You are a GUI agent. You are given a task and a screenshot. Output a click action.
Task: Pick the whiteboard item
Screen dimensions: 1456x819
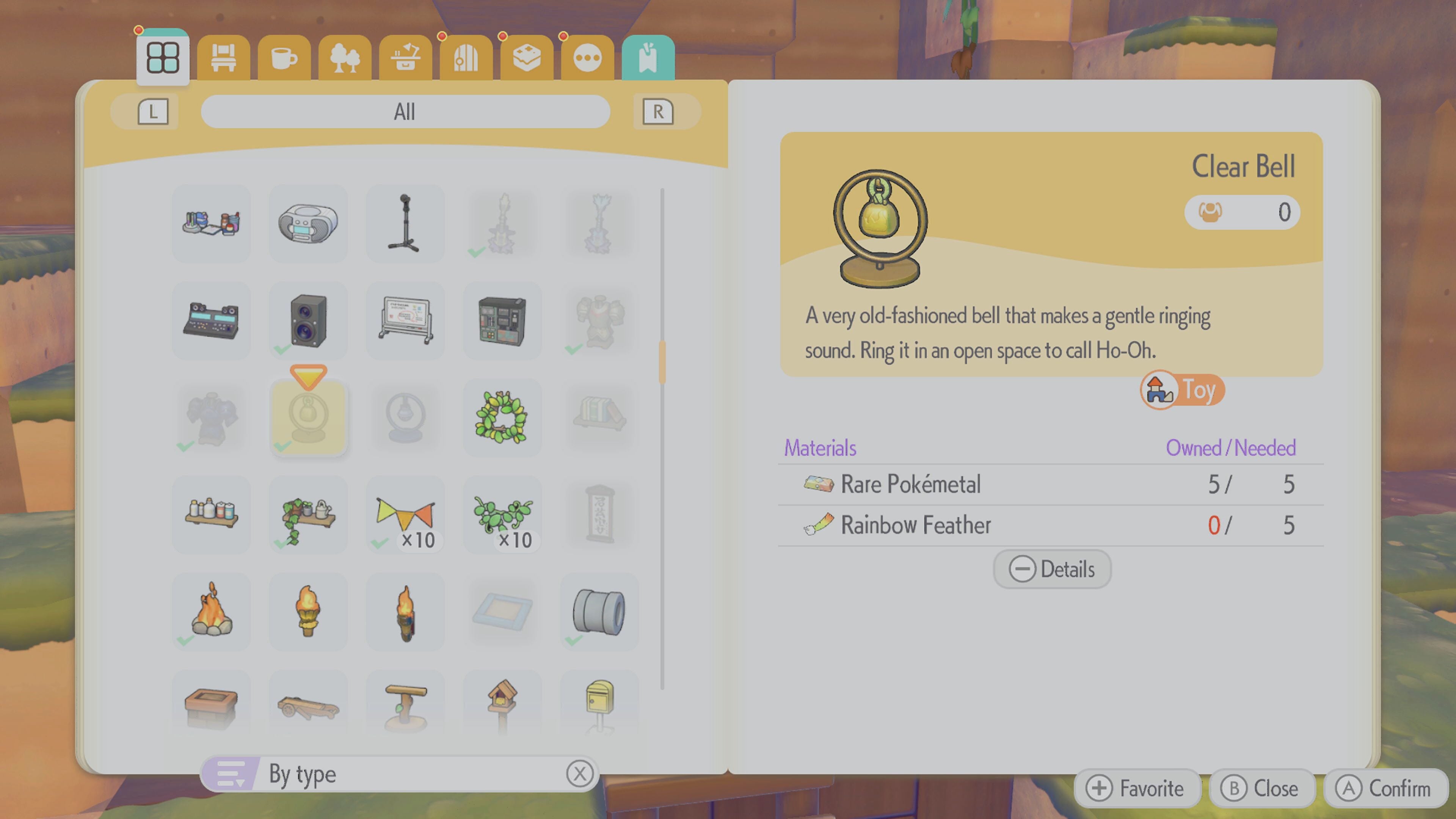[x=405, y=321]
